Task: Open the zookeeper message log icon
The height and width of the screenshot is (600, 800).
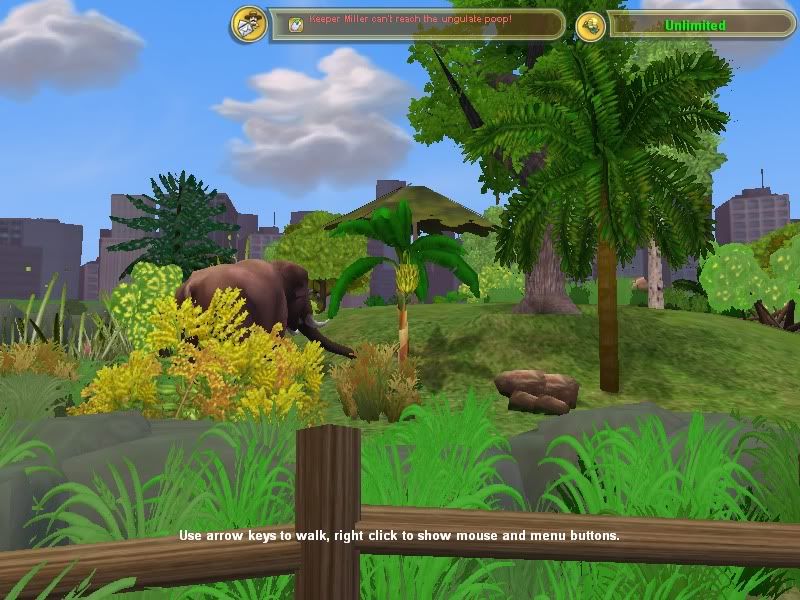Action: (248, 24)
